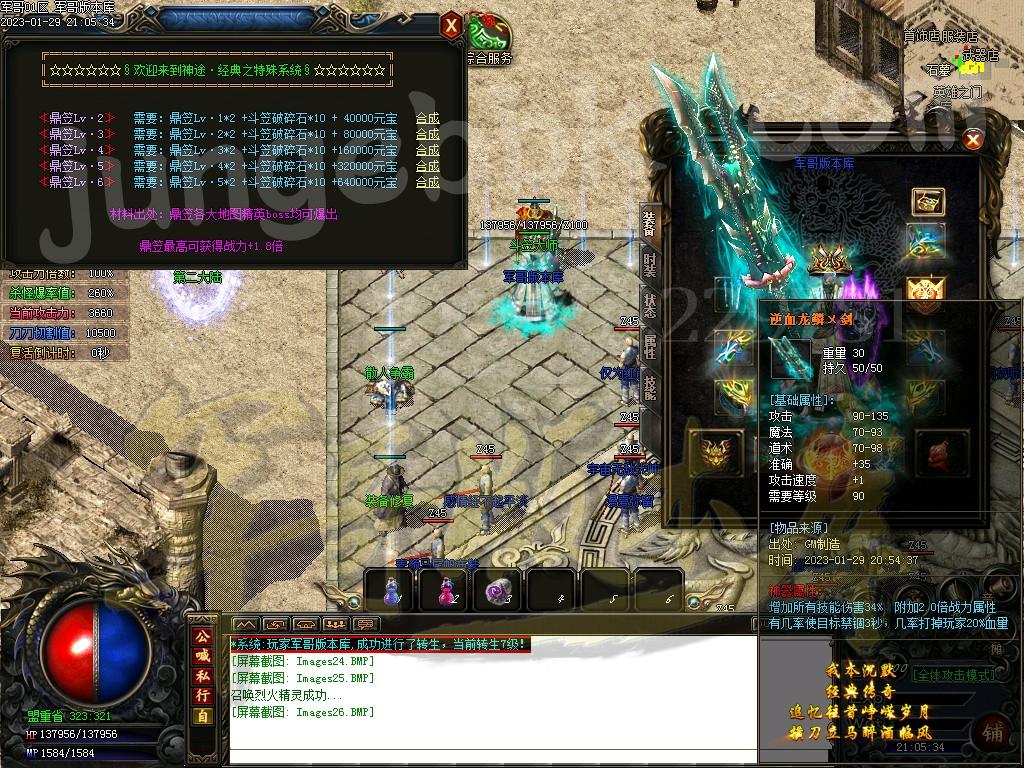Show the 属性 tab
This screenshot has width=1024, height=768.
pos(650,347)
